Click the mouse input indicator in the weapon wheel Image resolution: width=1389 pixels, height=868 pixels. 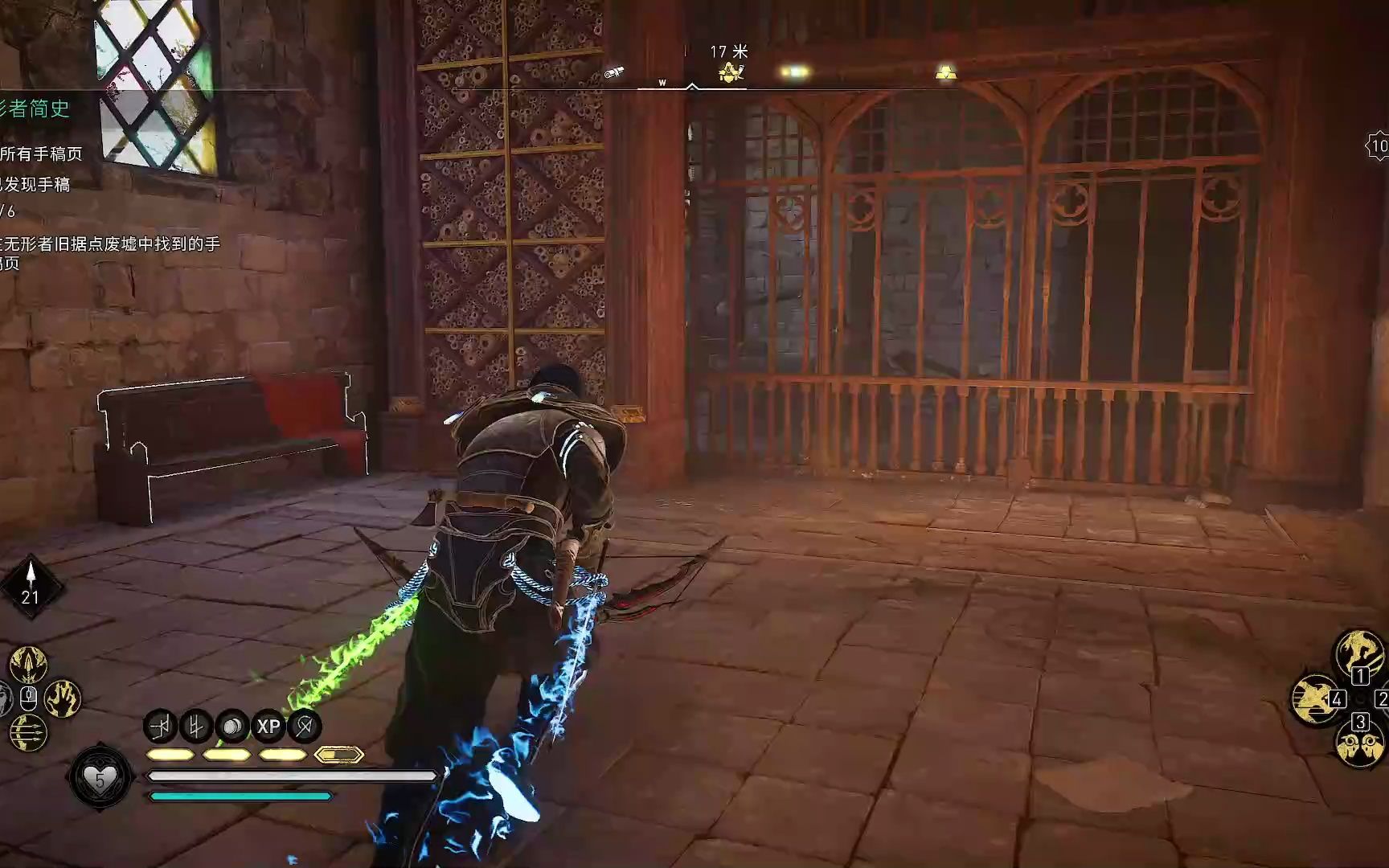(28, 698)
